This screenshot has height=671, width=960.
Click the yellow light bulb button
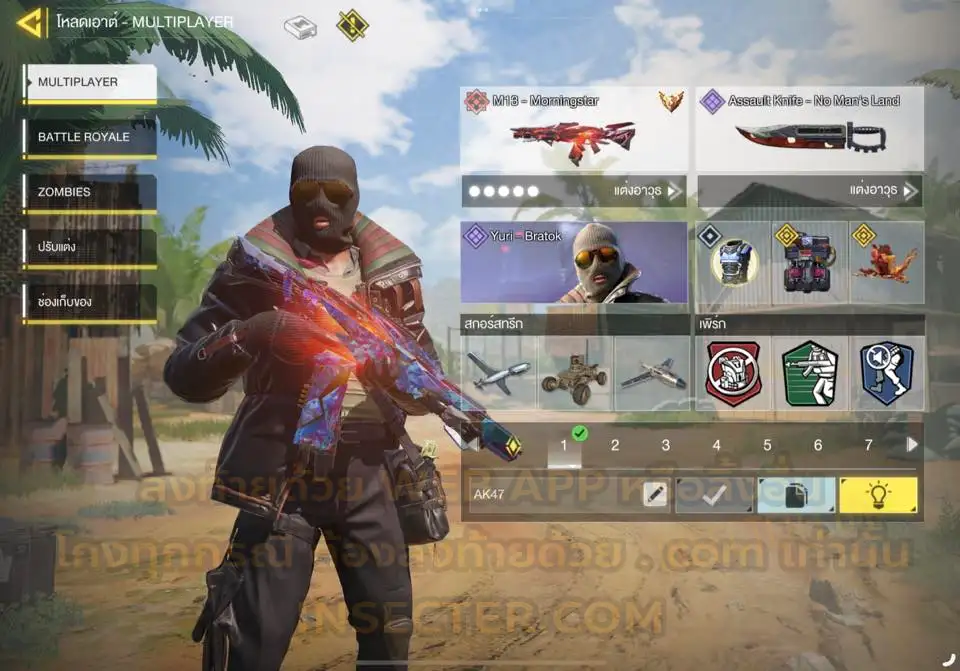[878, 494]
